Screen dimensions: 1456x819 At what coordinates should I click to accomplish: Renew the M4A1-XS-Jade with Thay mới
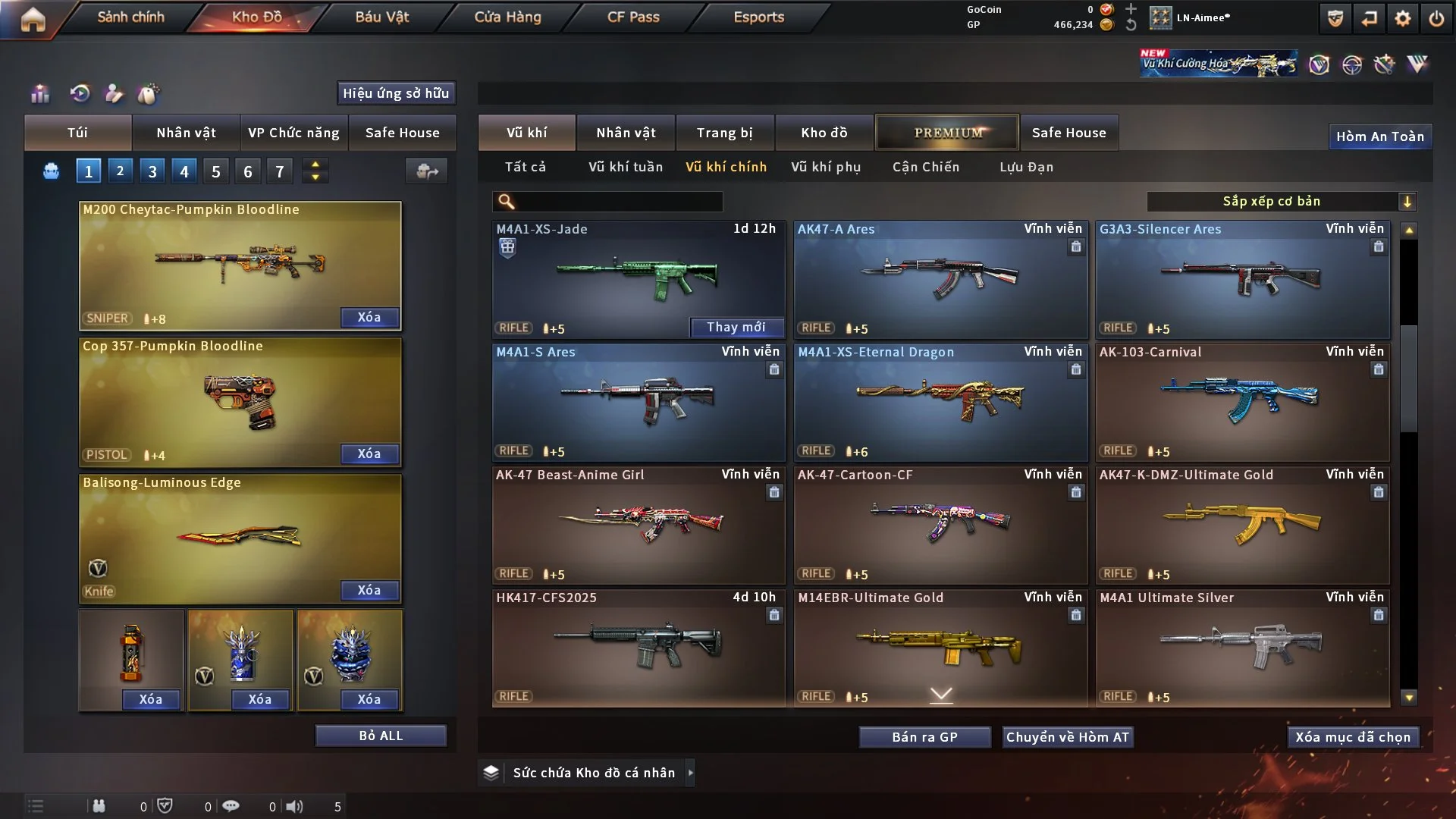[736, 327]
